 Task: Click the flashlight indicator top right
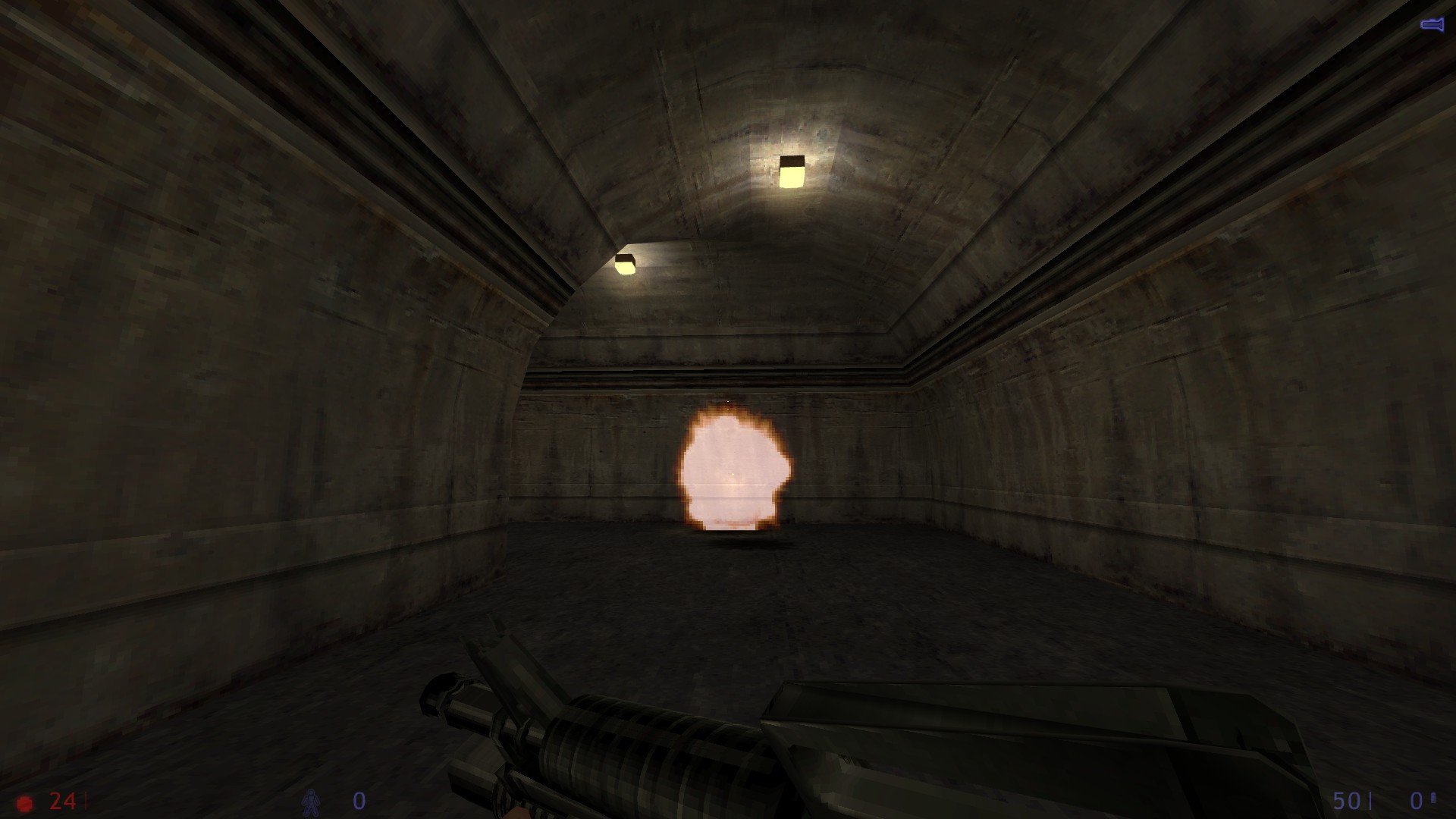1431,23
